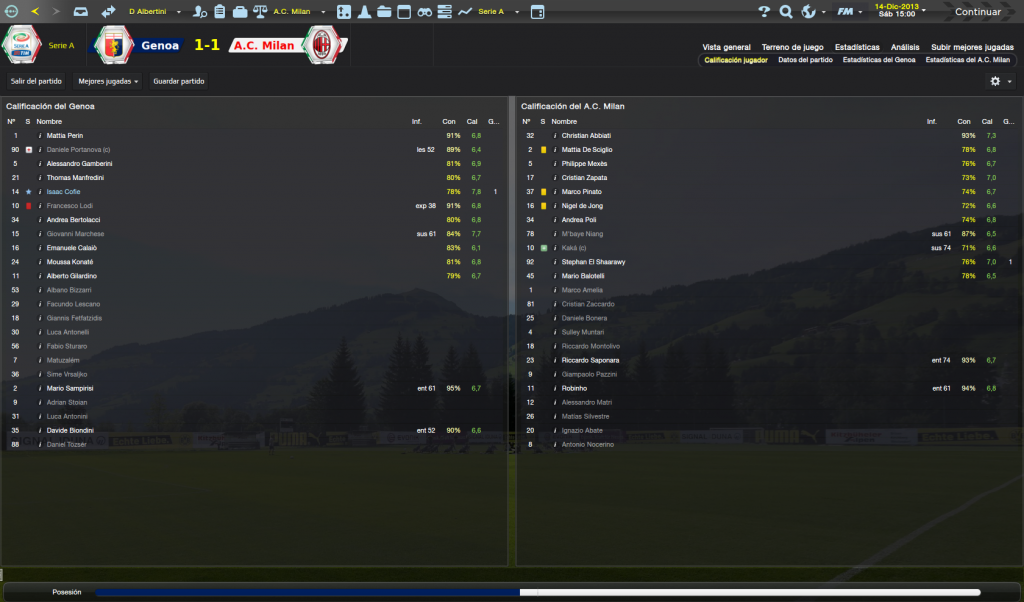Show the Datos del partido subtab
This screenshot has width=1024, height=602.
pos(805,60)
